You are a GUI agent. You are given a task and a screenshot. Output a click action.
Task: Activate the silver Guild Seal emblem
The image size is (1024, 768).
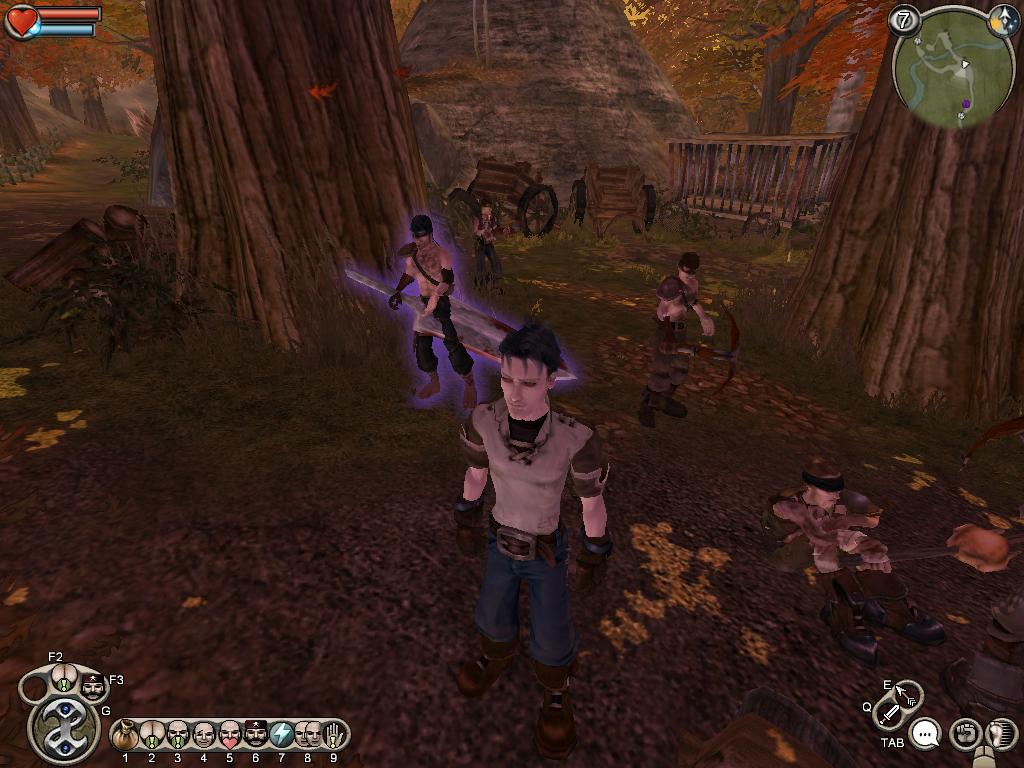pyautogui.click(x=65, y=730)
